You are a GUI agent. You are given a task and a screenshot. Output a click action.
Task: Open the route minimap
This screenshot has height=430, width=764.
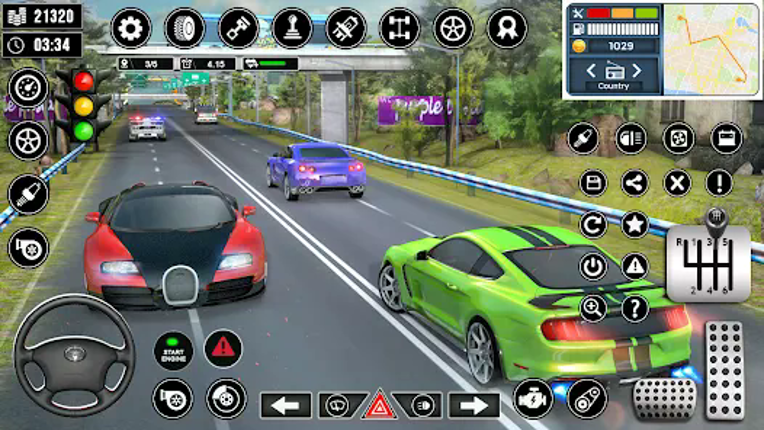(x=711, y=50)
